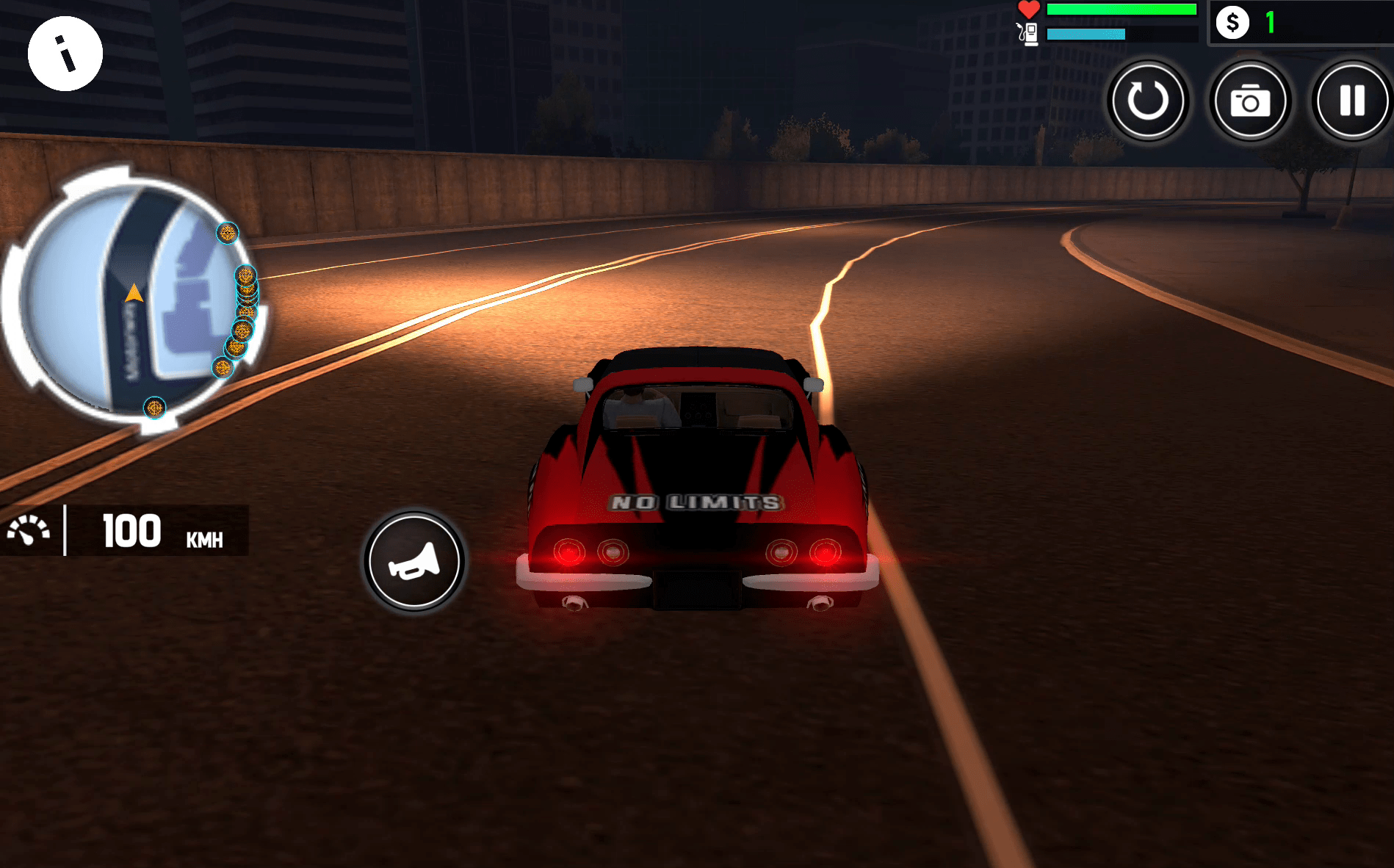The width and height of the screenshot is (1394, 868).
Task: Reset the car with the circular arrow button
Action: click(1147, 101)
